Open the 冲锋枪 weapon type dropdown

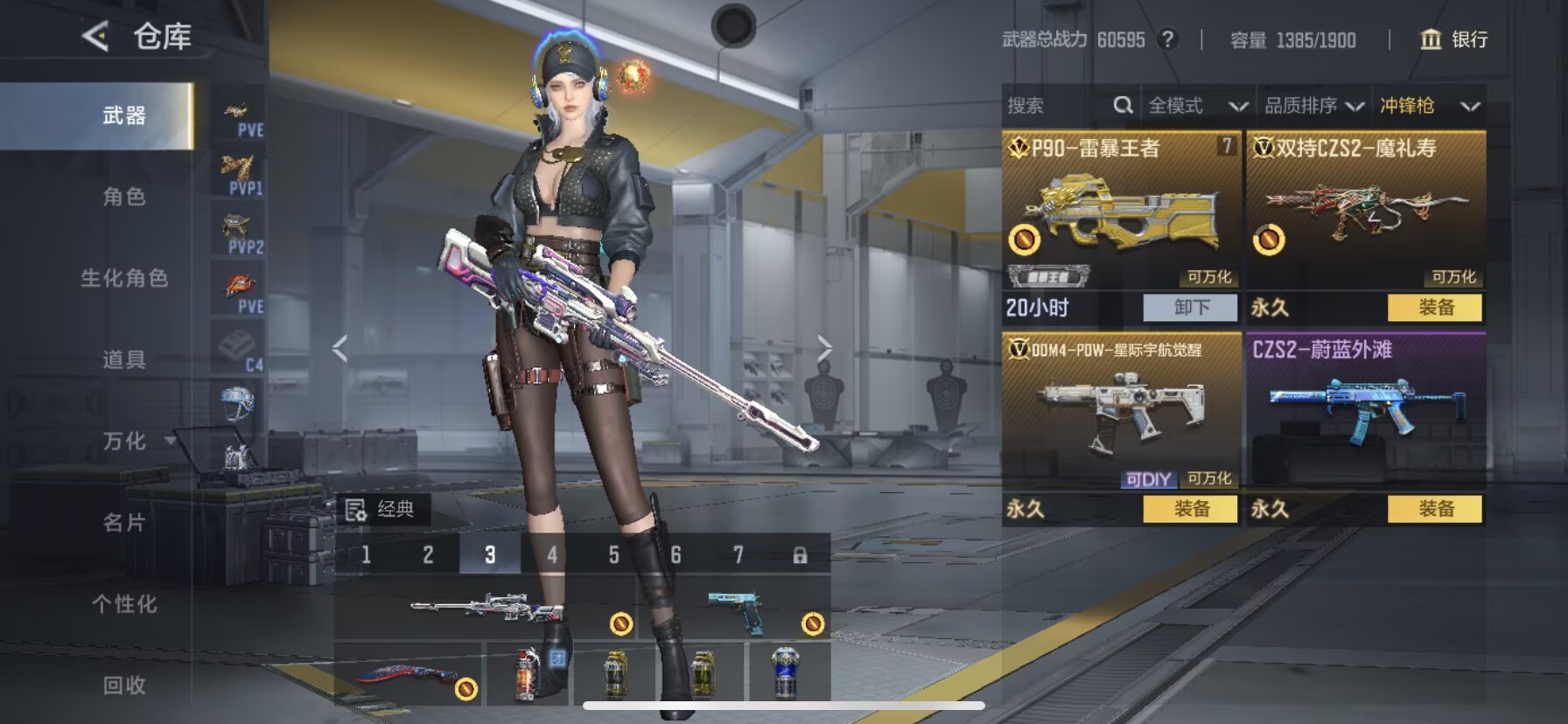tap(1429, 106)
